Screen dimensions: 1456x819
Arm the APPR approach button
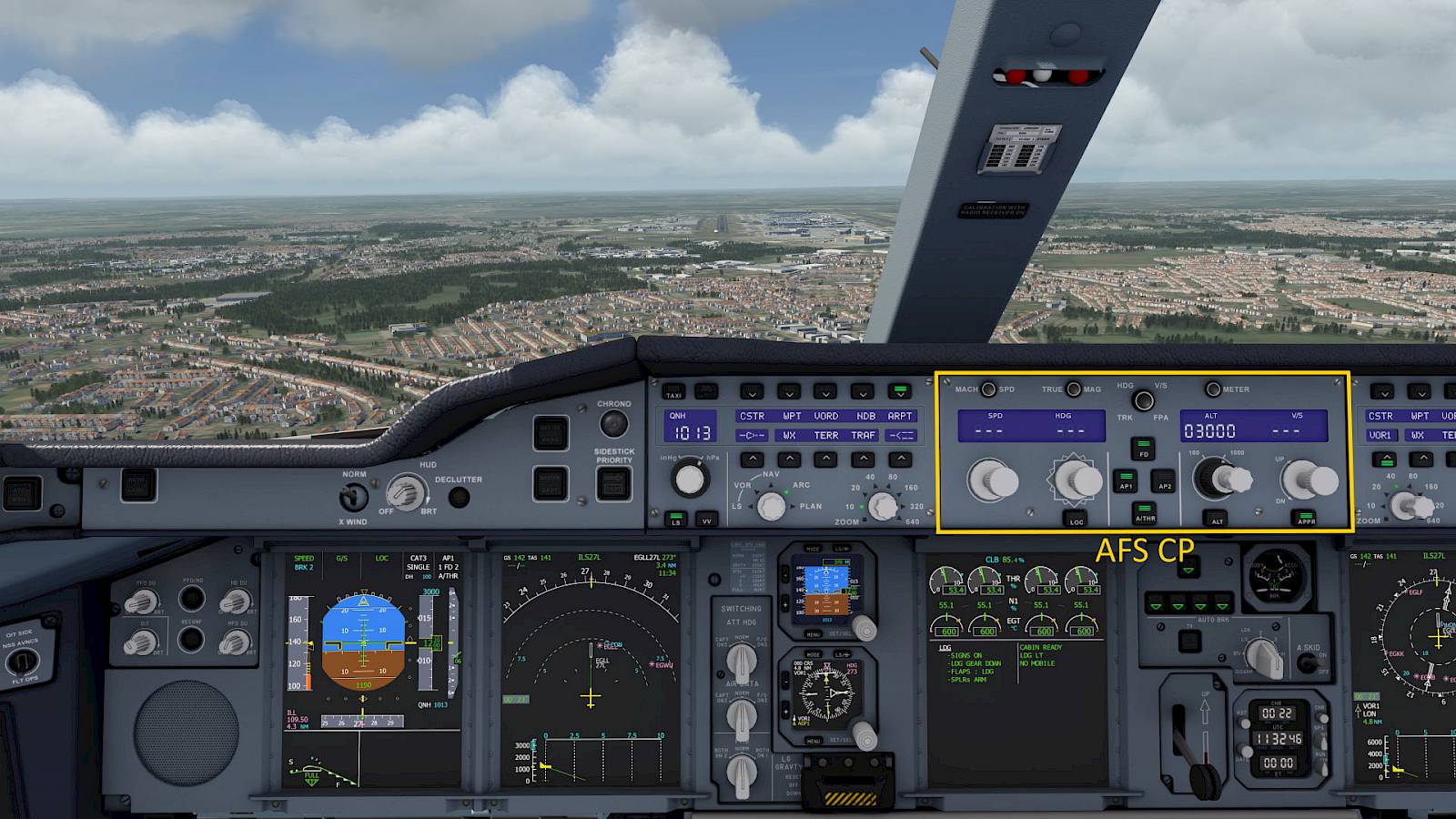click(1307, 517)
